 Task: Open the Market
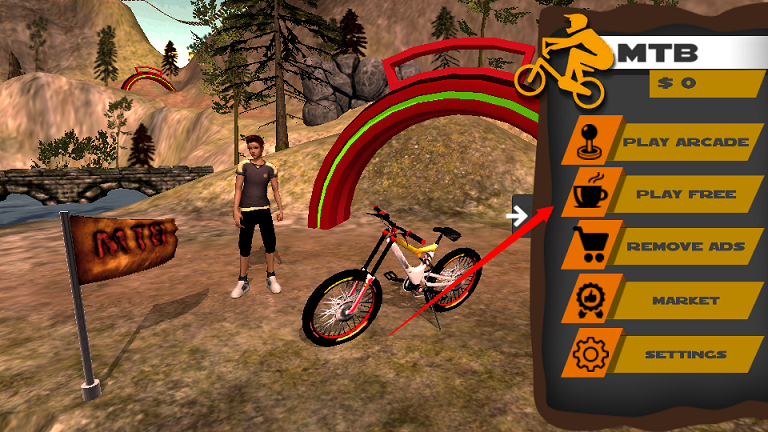[x=686, y=300]
